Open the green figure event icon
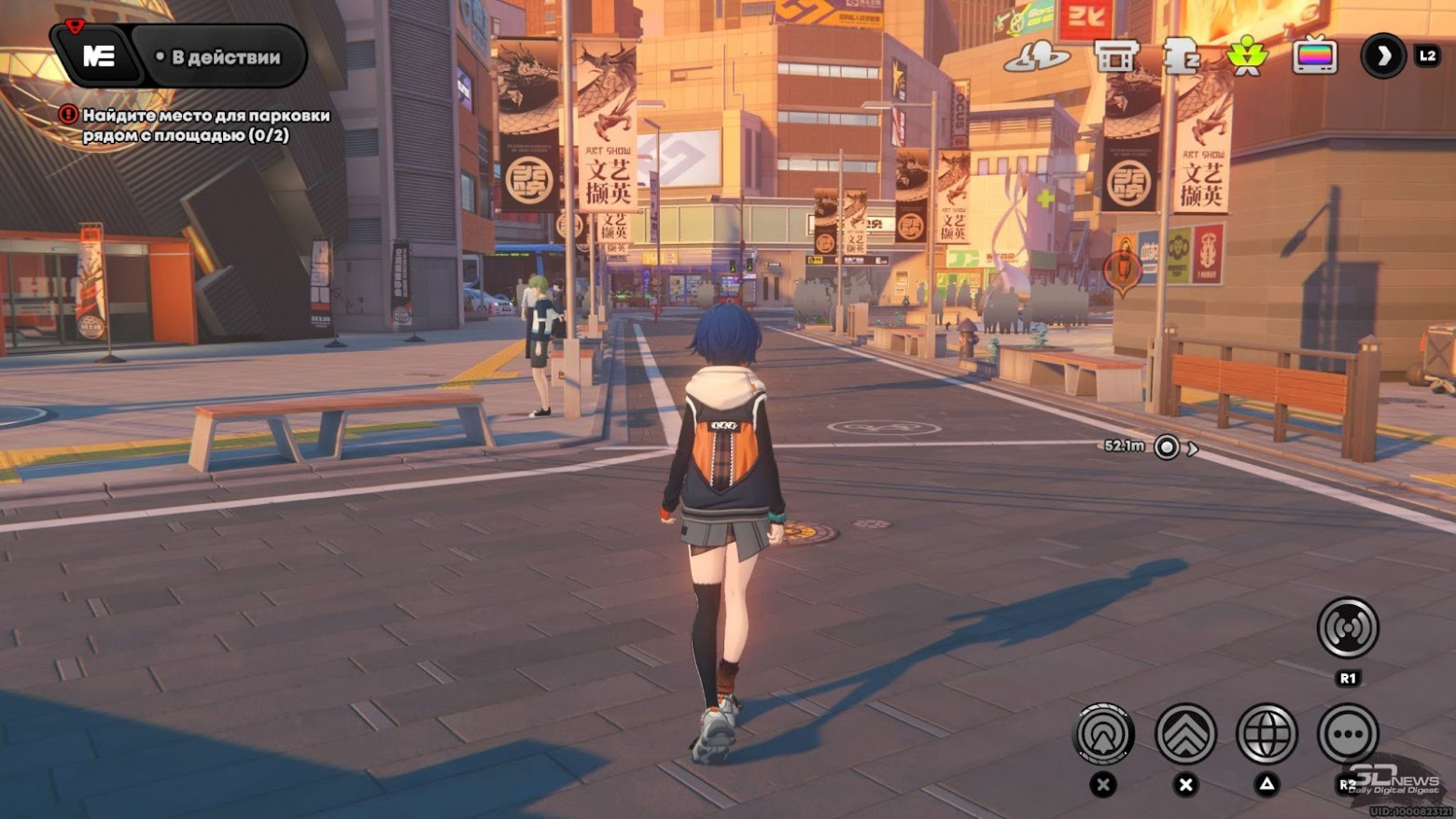Image resolution: width=1456 pixels, height=819 pixels. pos(1248,56)
